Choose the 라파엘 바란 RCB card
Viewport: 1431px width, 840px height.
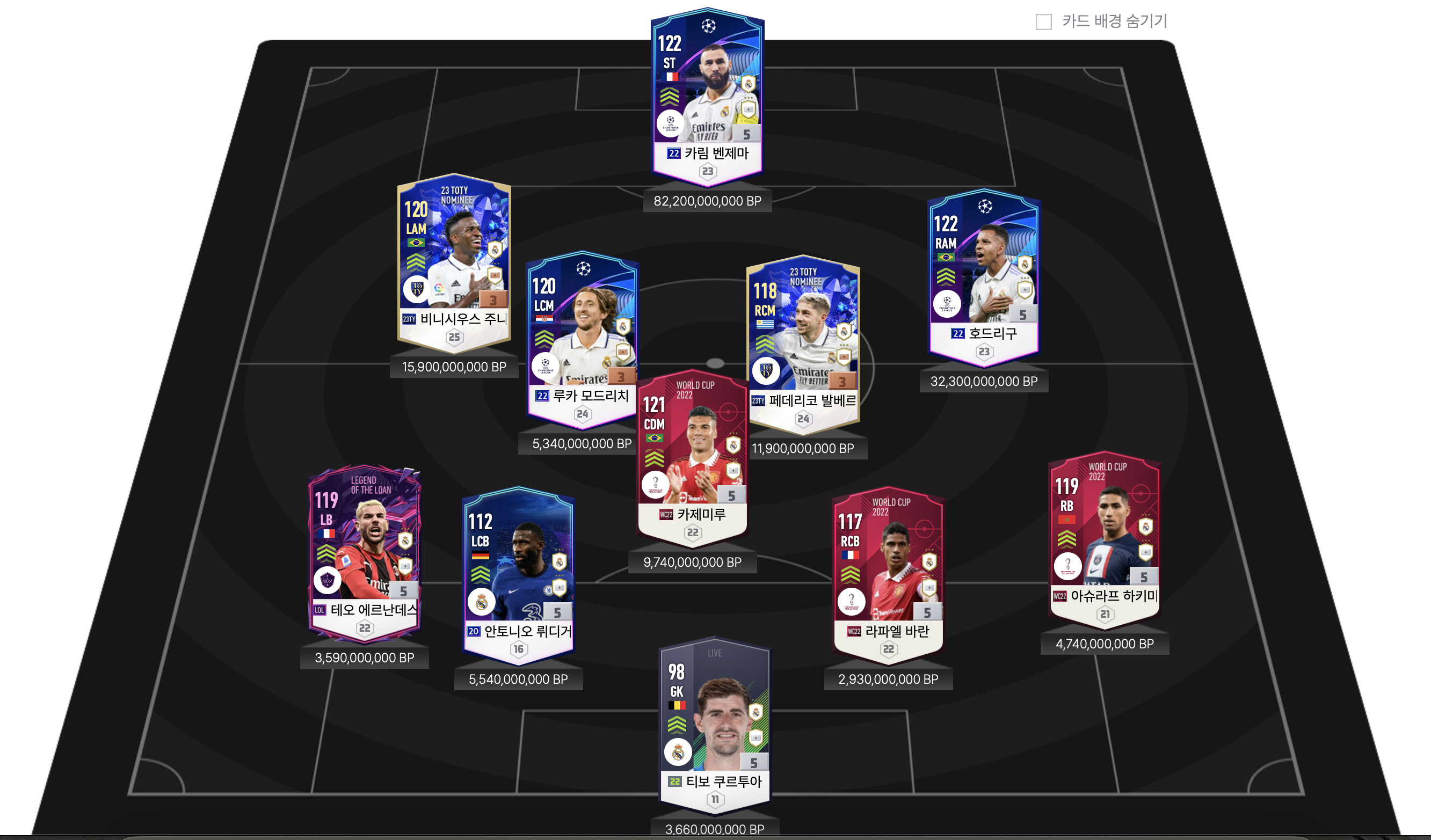pos(888,573)
